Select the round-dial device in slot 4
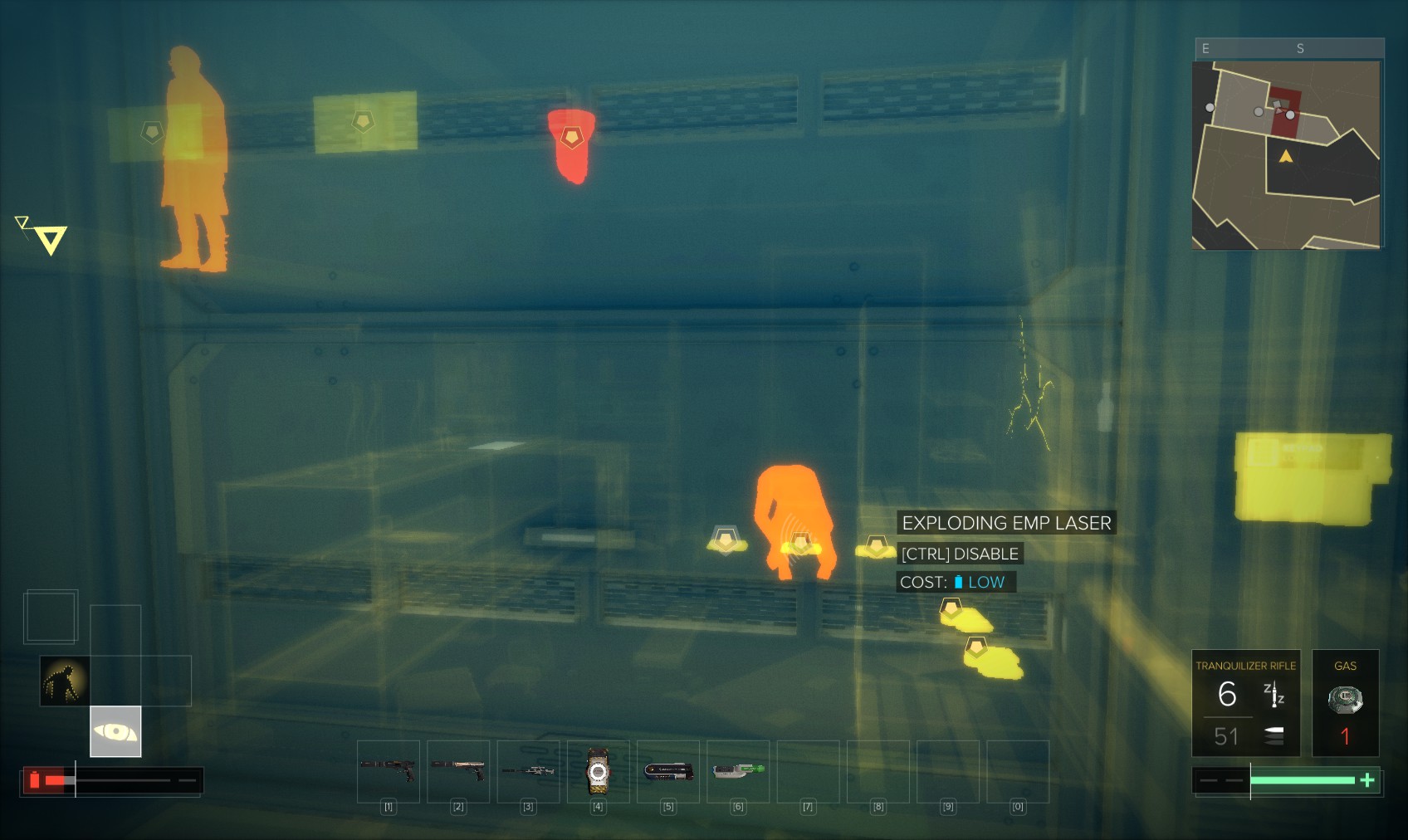Screen dimensions: 1408x840 598,772
